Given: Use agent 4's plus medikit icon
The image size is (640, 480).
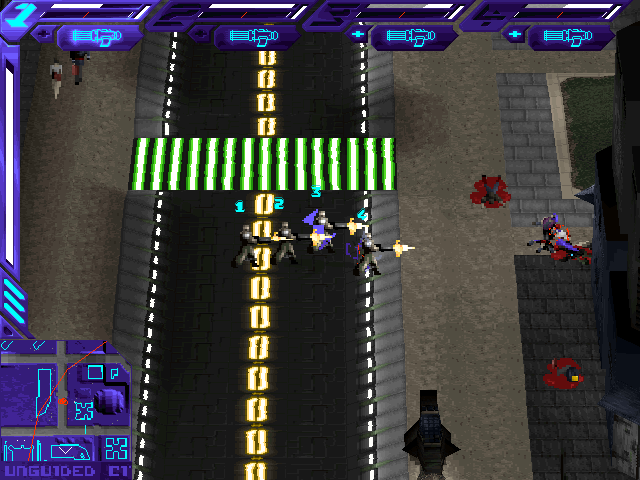Looking at the screenshot, I should coord(515,35).
